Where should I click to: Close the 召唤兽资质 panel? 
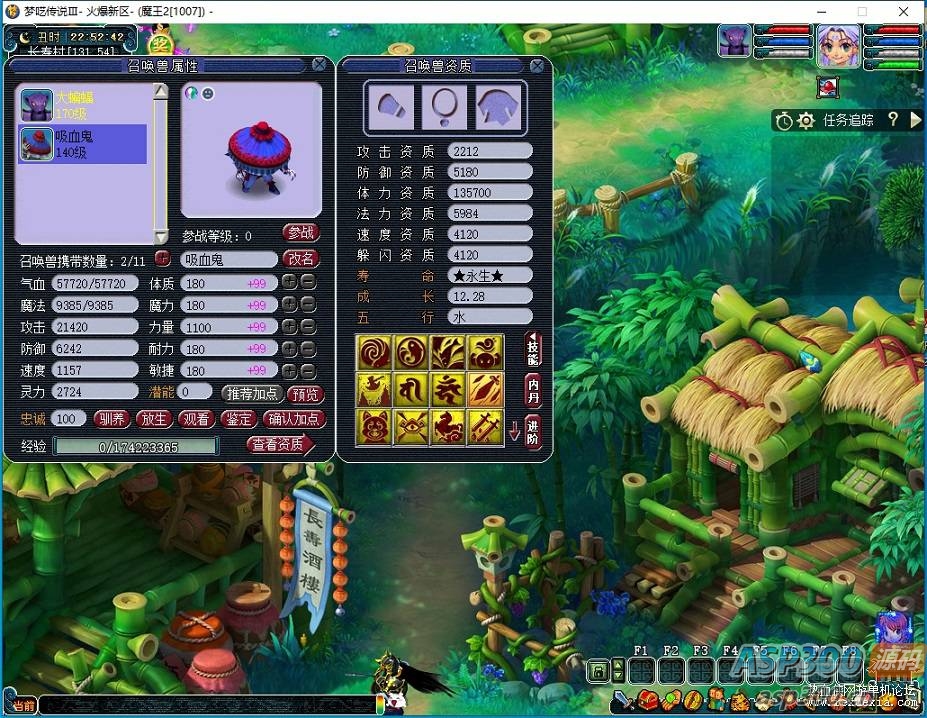[537, 65]
